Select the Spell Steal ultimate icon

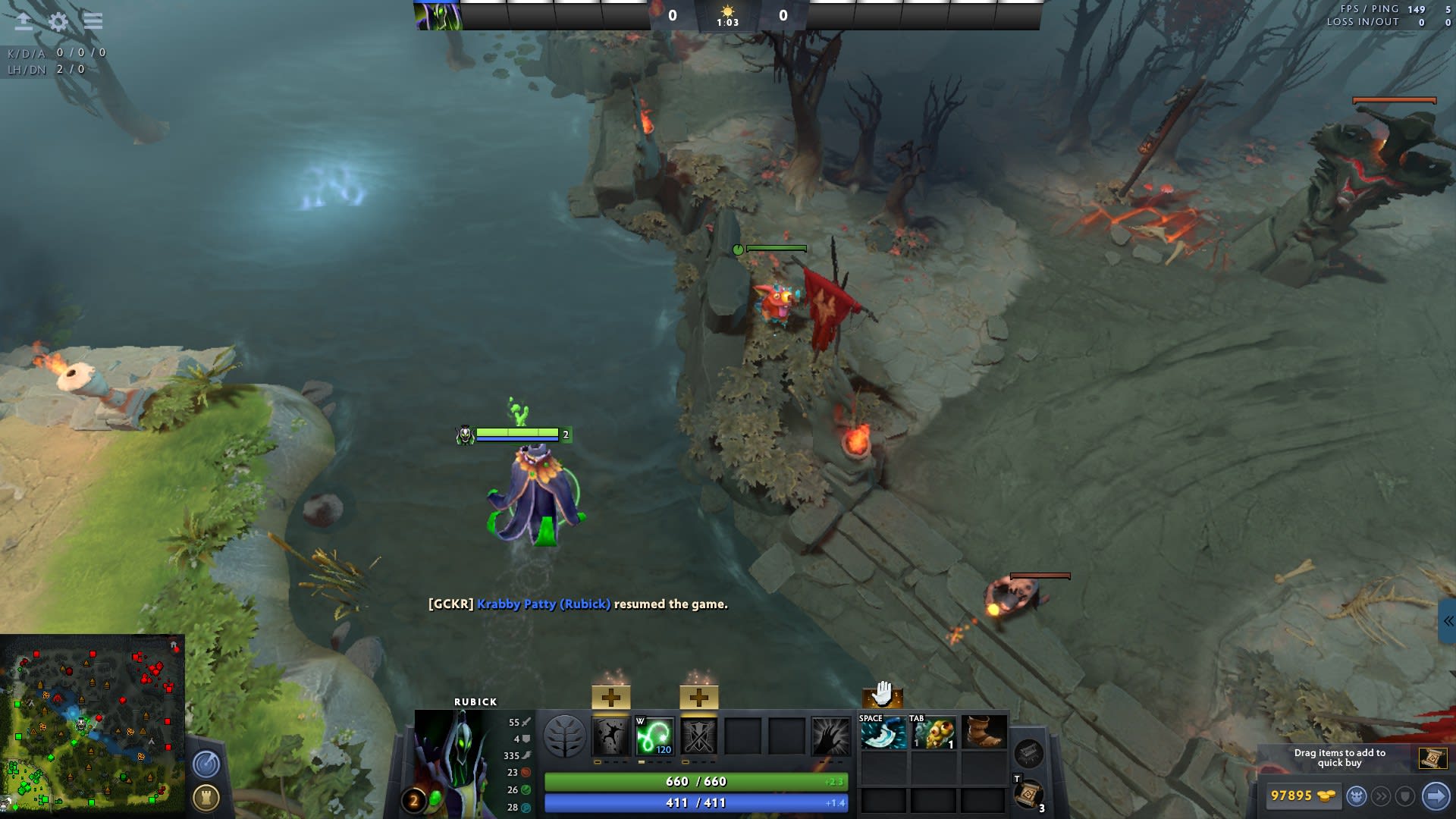pos(830,736)
